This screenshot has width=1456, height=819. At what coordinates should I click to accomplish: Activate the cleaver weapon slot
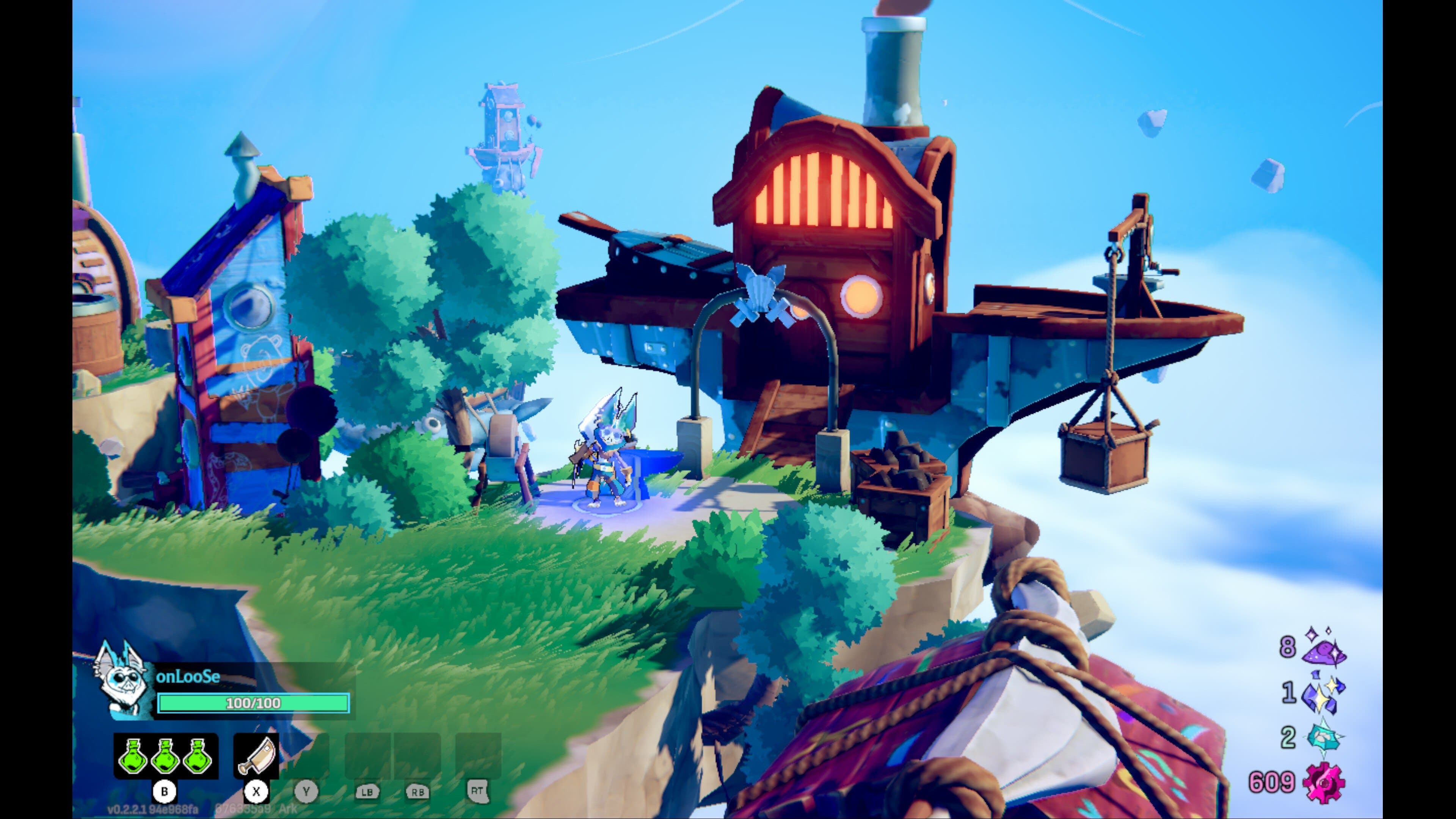[256, 756]
